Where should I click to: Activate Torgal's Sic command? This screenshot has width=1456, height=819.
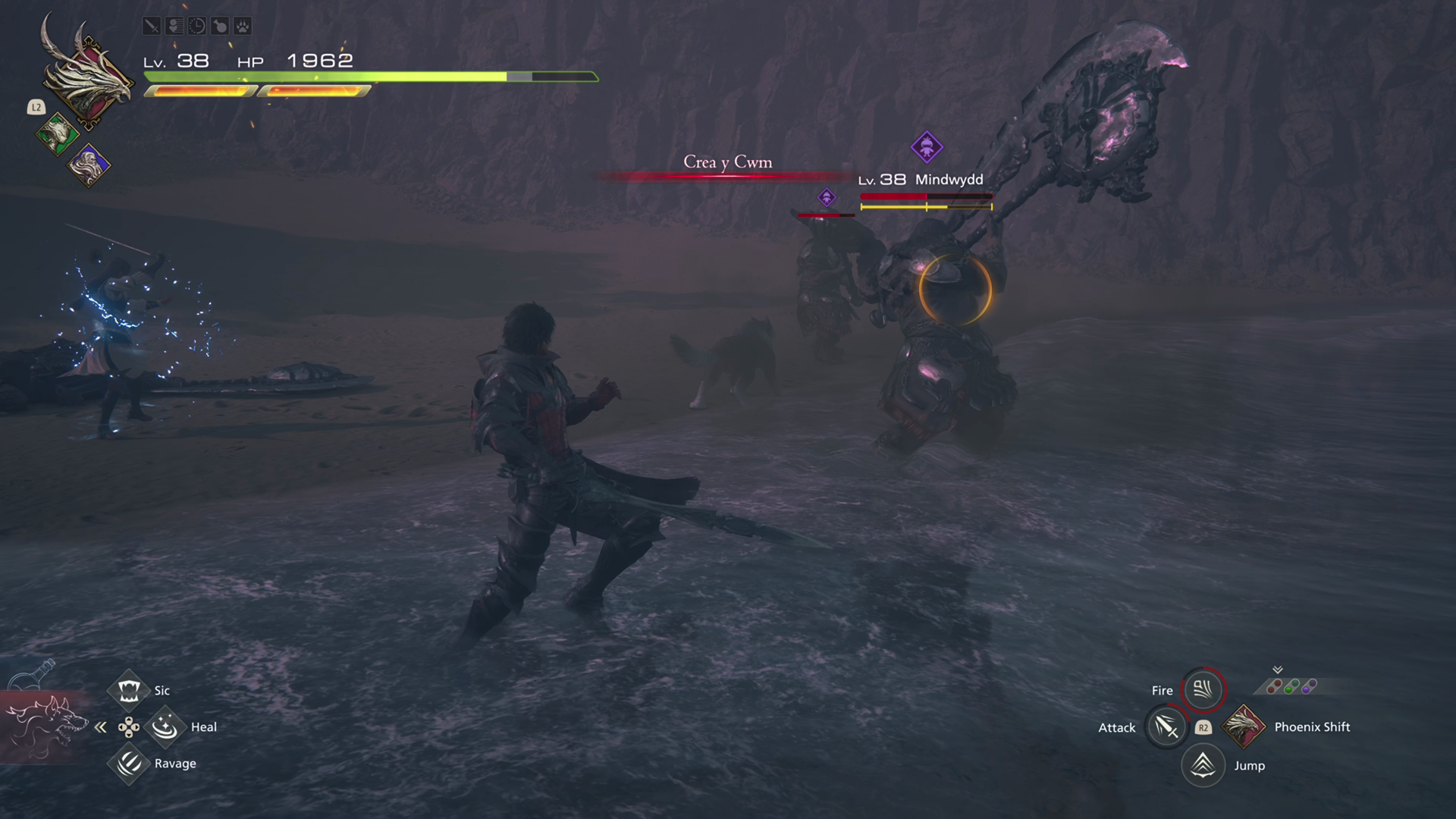coord(128,690)
